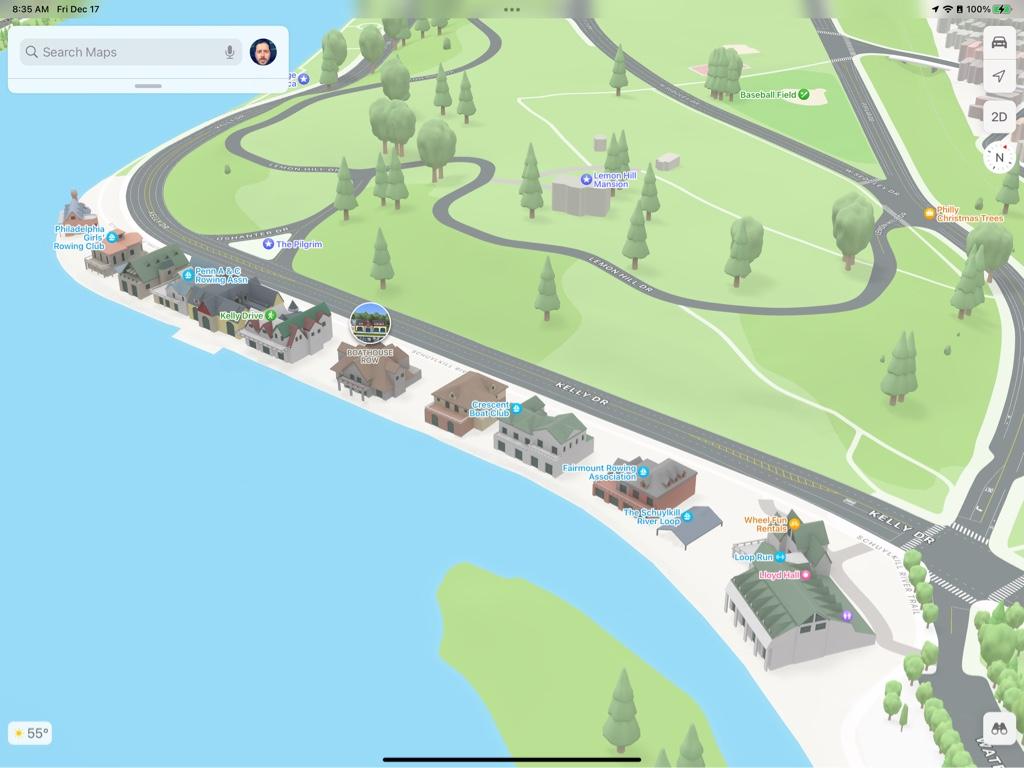Switch the map to 2D view
This screenshot has height=768, width=1024.
[999, 116]
